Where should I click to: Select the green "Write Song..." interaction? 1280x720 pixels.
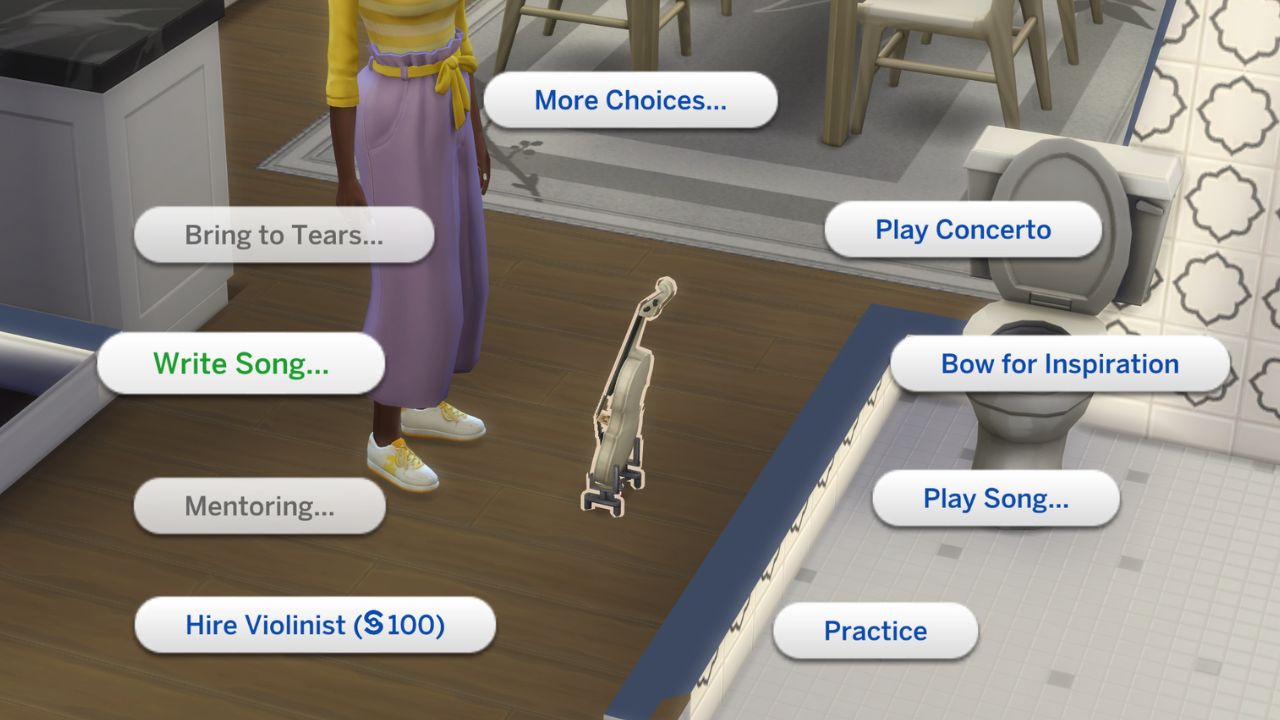pos(239,364)
